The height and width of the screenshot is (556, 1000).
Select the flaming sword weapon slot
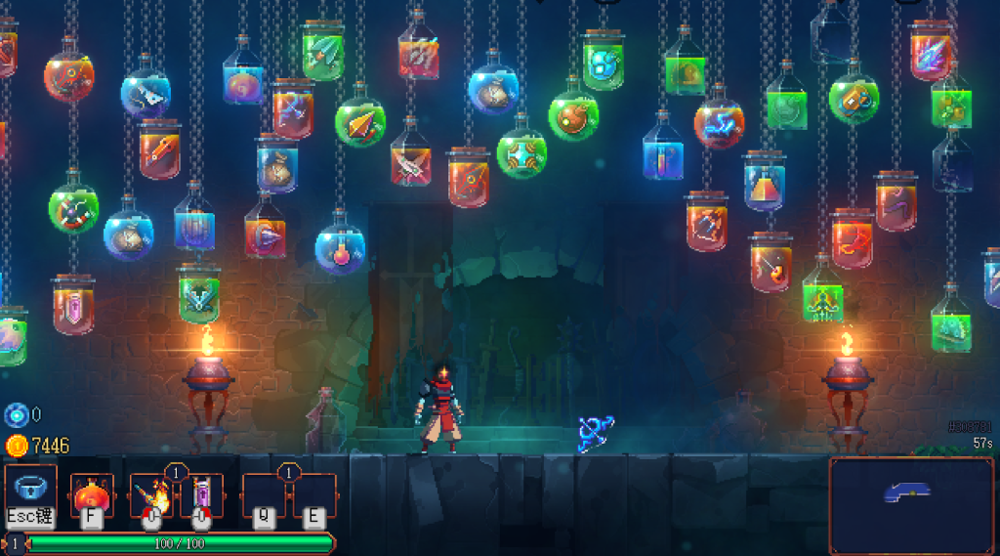152,494
